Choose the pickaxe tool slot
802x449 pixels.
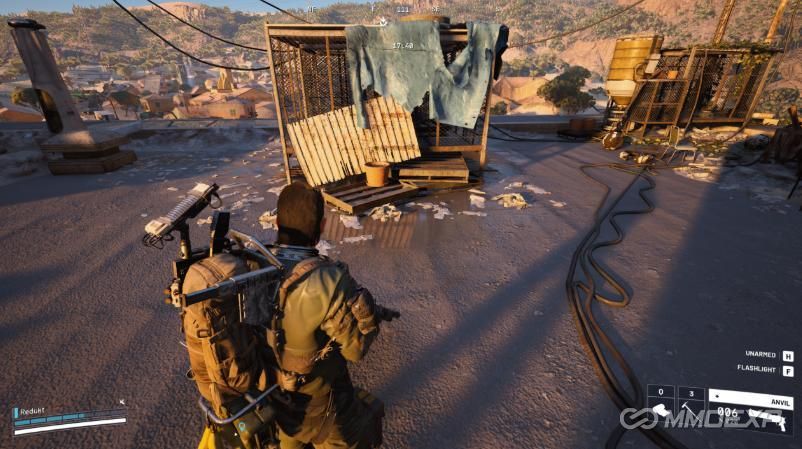691,409
